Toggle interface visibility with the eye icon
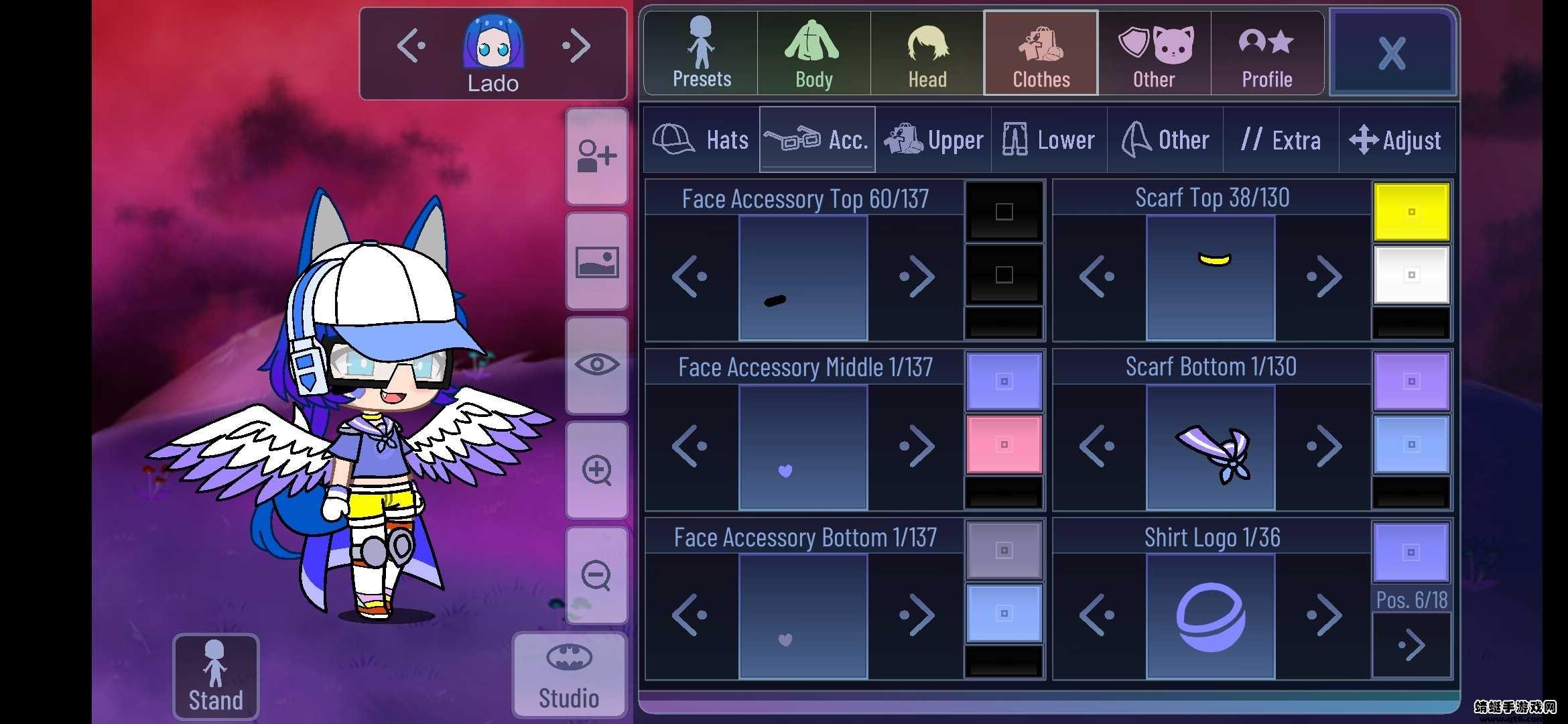Viewport: 1568px width, 724px height. tap(596, 364)
